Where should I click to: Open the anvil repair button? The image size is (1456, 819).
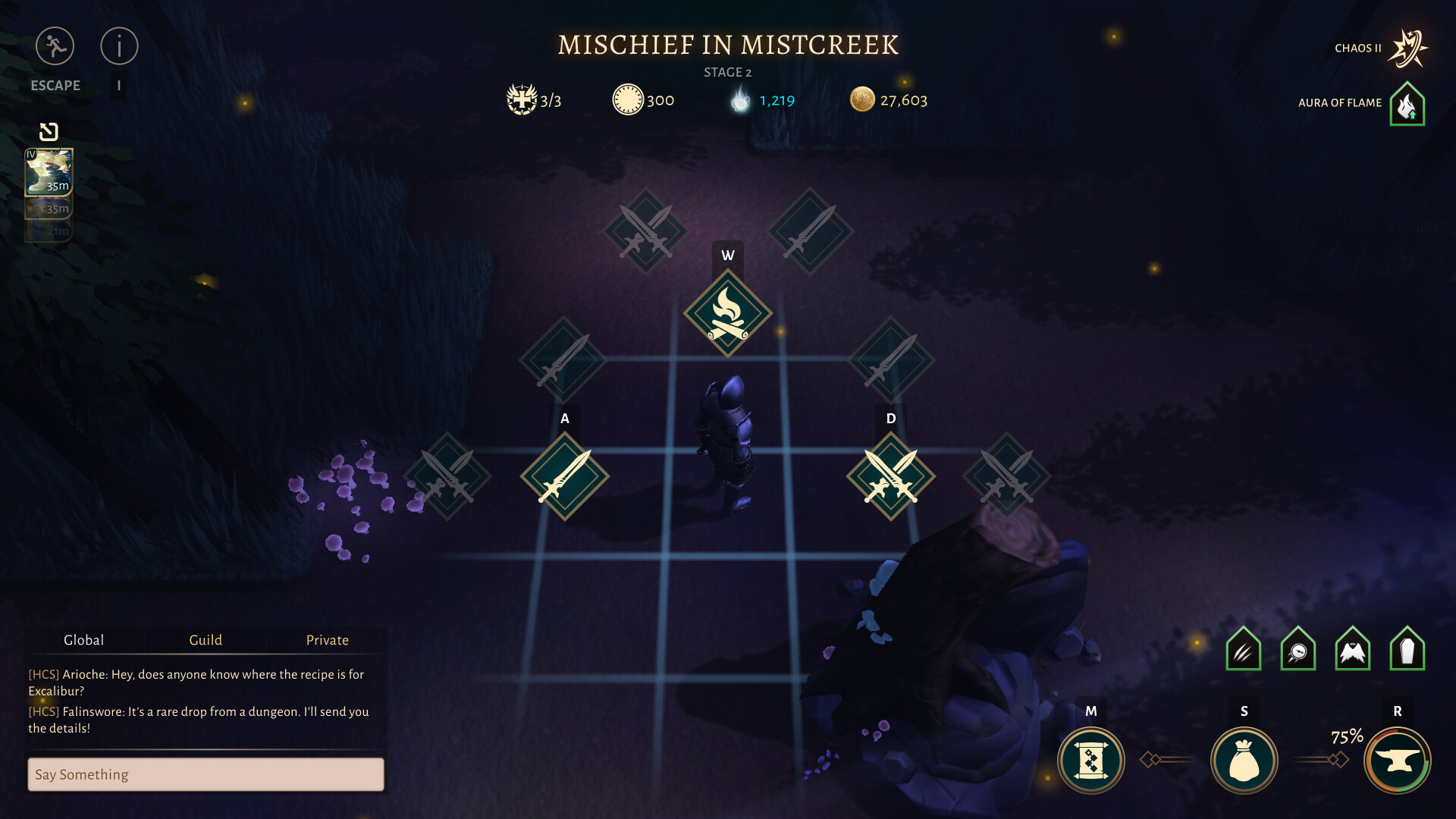[1397, 760]
